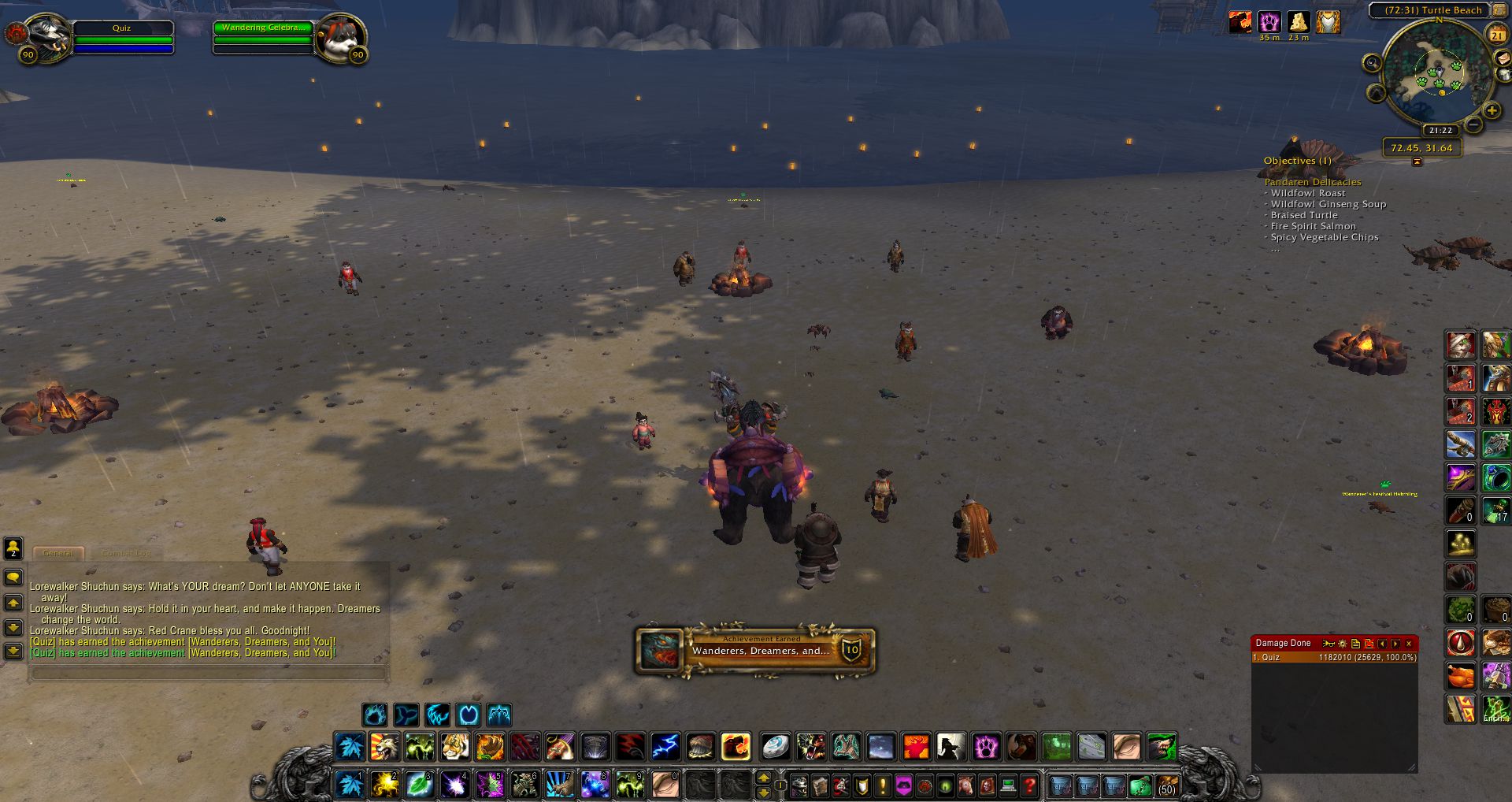1512x802 pixels.
Task: Switch to the General chat tab
Action: coord(58,553)
